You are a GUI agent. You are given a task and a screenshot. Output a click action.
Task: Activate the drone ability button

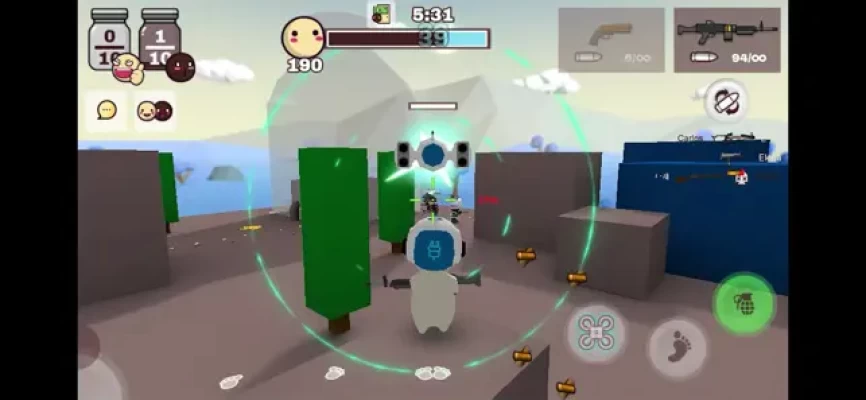[x=598, y=332]
